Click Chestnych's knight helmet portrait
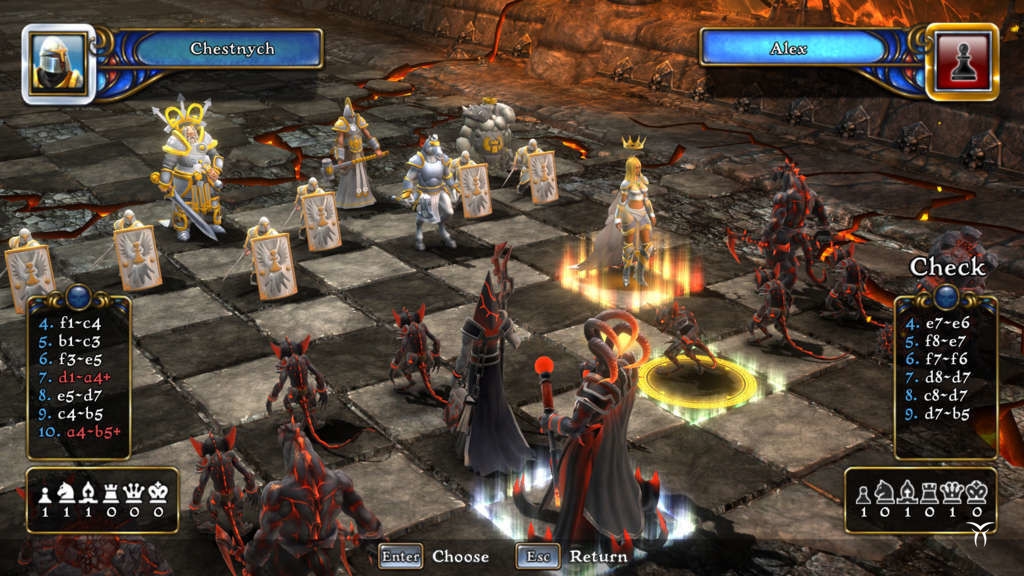1024x576 pixels. click(59, 63)
